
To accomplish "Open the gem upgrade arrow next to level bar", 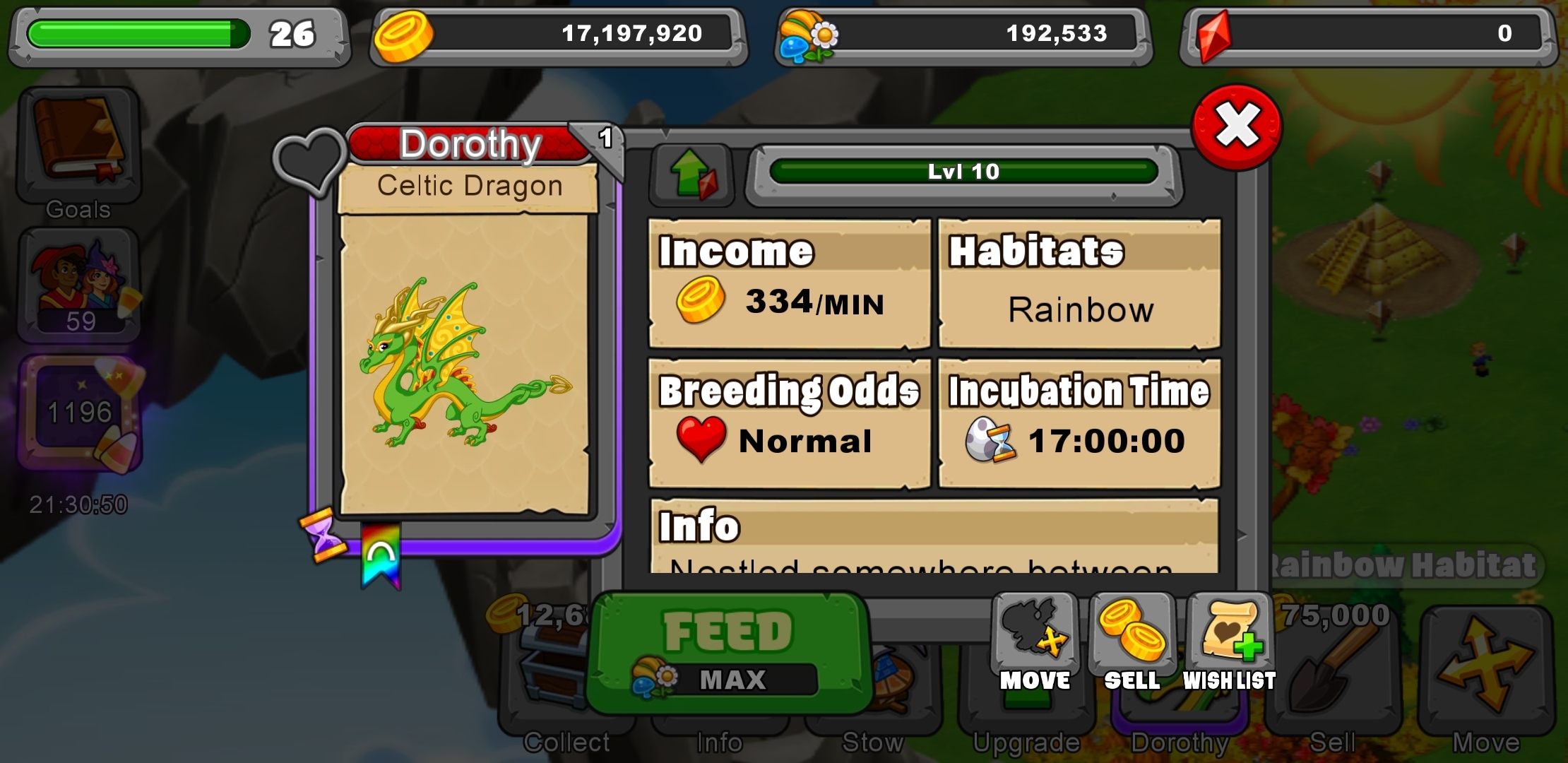I will tap(694, 175).
